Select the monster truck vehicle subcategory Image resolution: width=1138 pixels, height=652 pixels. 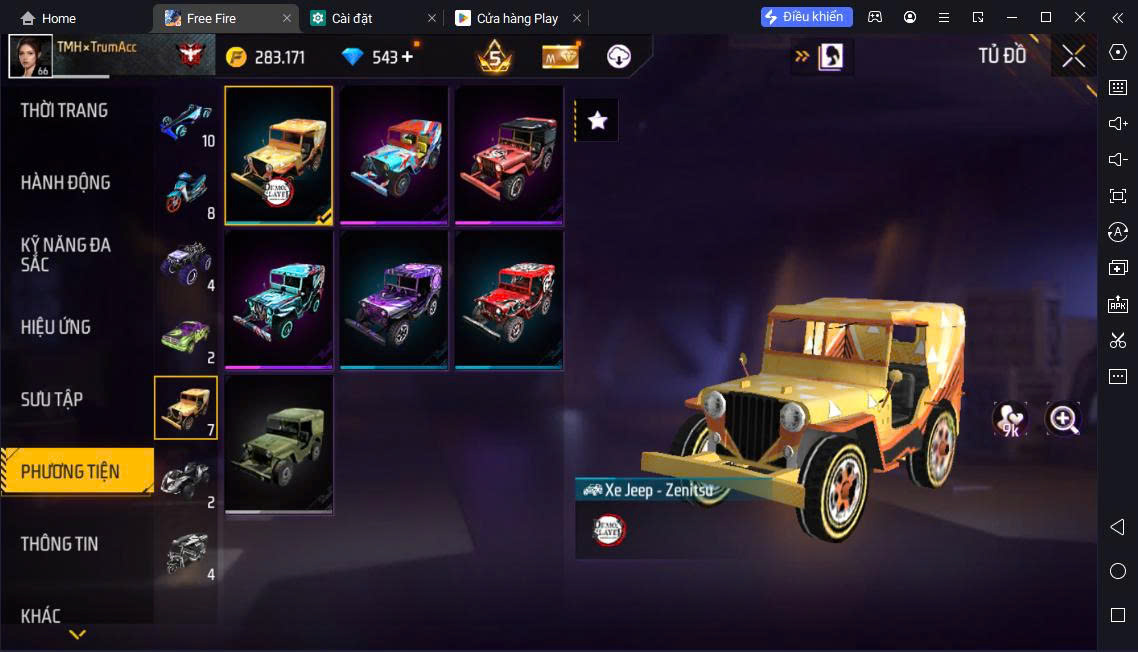pos(186,263)
